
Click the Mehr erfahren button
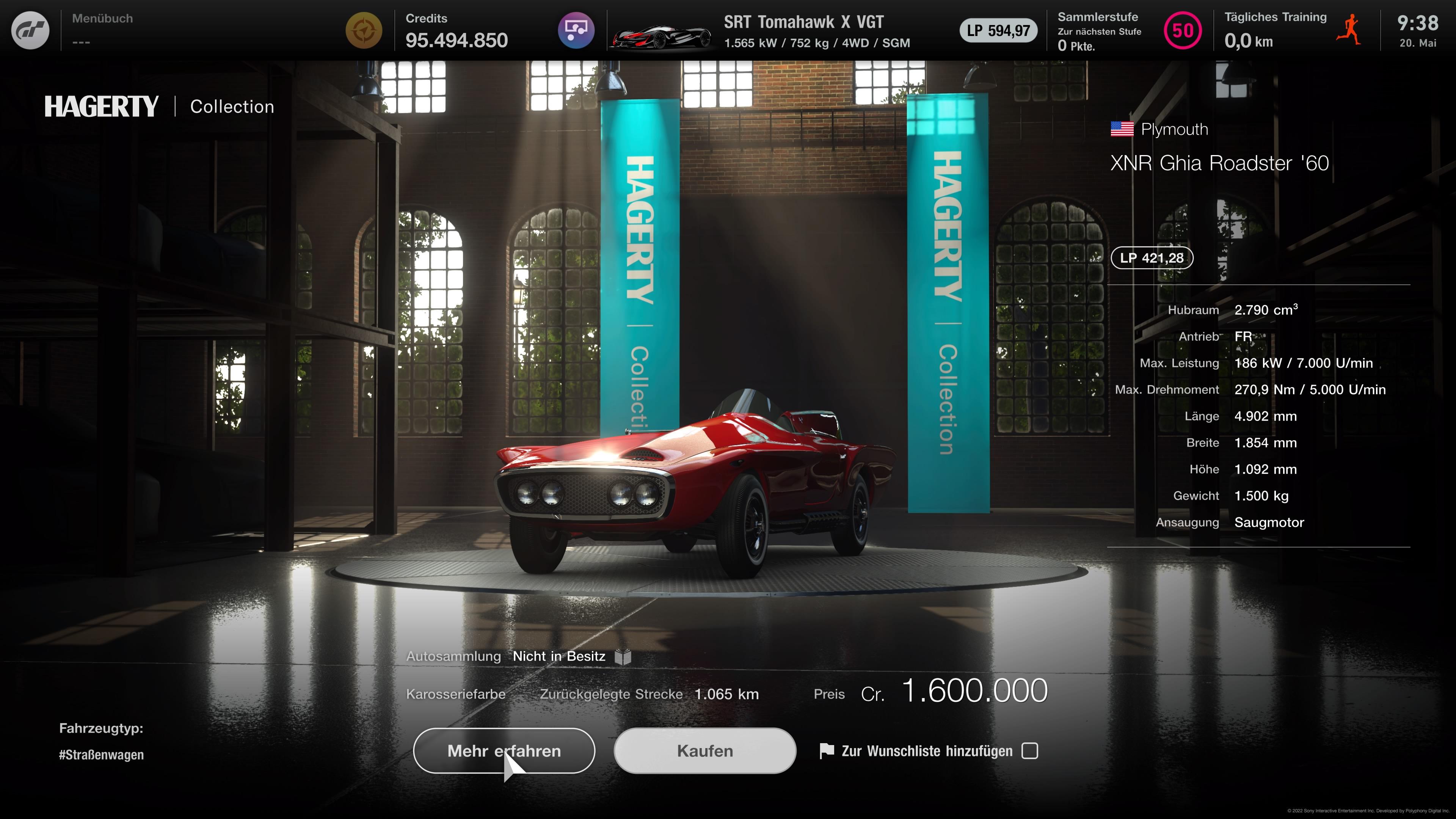pos(504,751)
